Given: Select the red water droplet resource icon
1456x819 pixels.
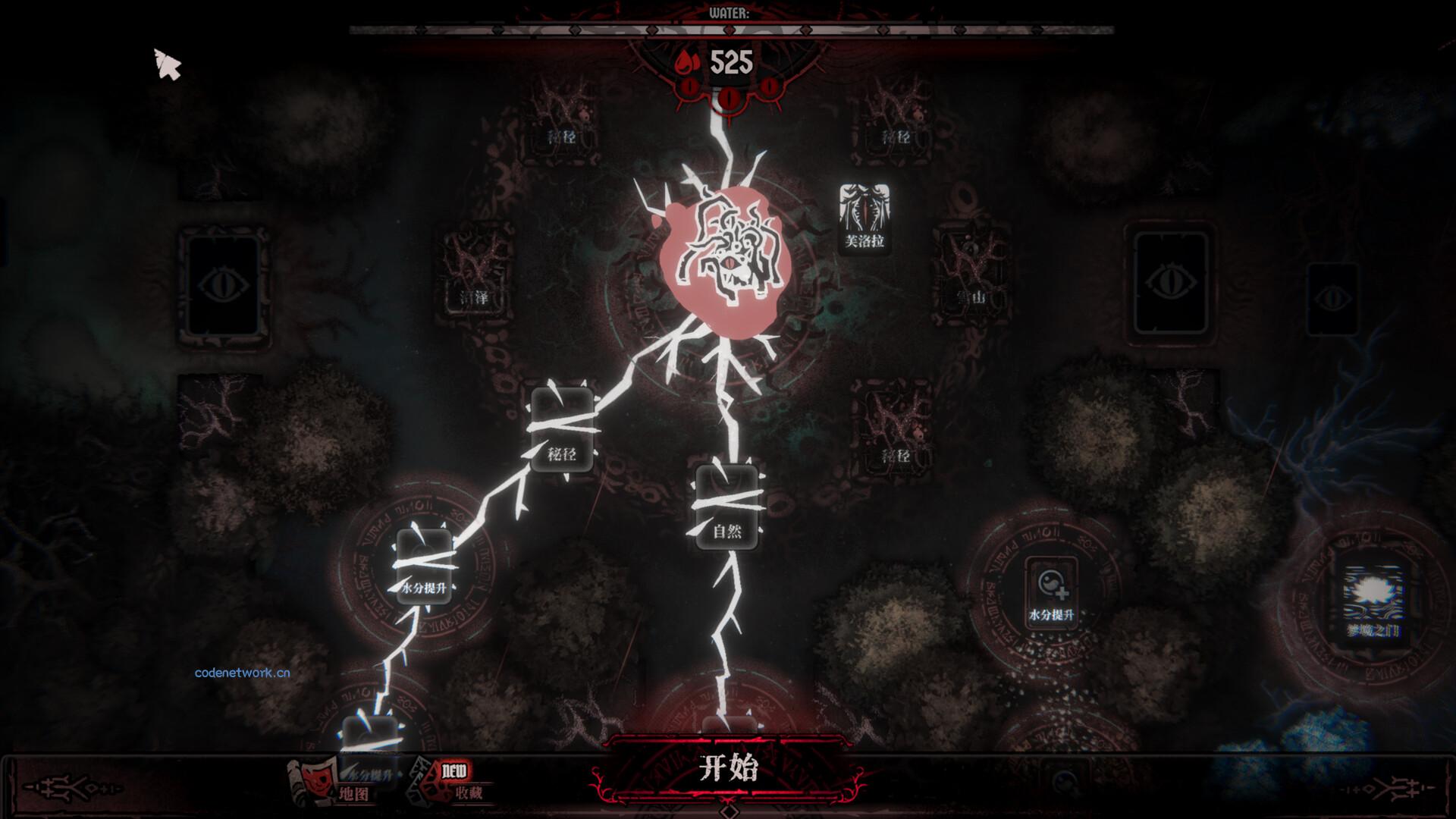Looking at the screenshot, I should click(x=683, y=64).
